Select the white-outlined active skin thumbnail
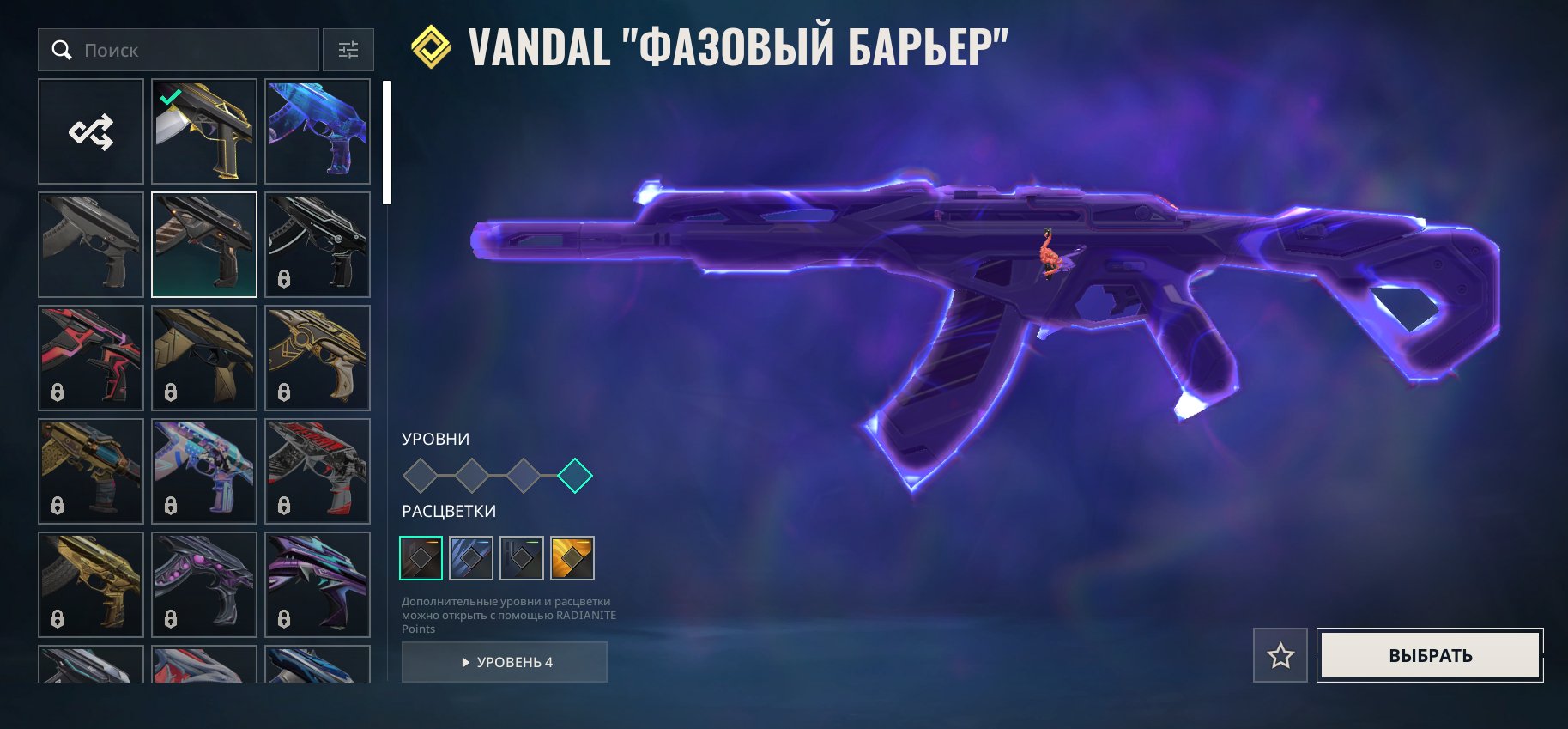The width and height of the screenshot is (1568, 729). pos(203,244)
